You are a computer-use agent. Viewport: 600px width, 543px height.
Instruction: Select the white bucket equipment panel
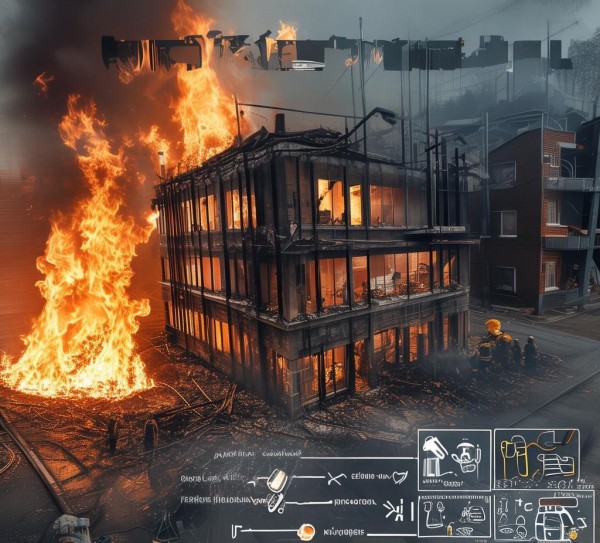click(453, 459)
